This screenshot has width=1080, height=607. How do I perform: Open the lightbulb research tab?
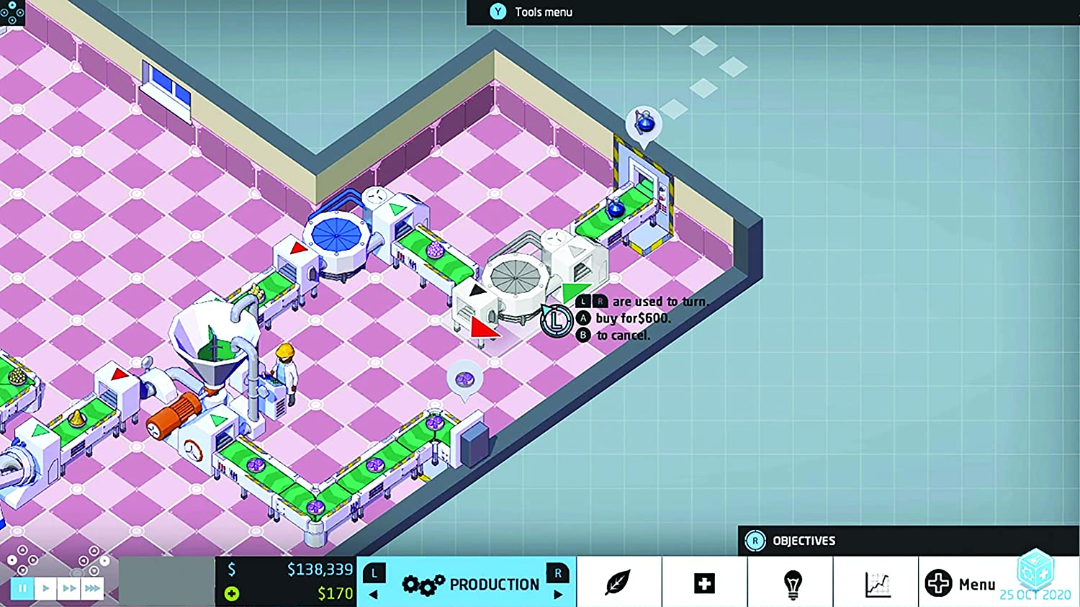point(791,583)
